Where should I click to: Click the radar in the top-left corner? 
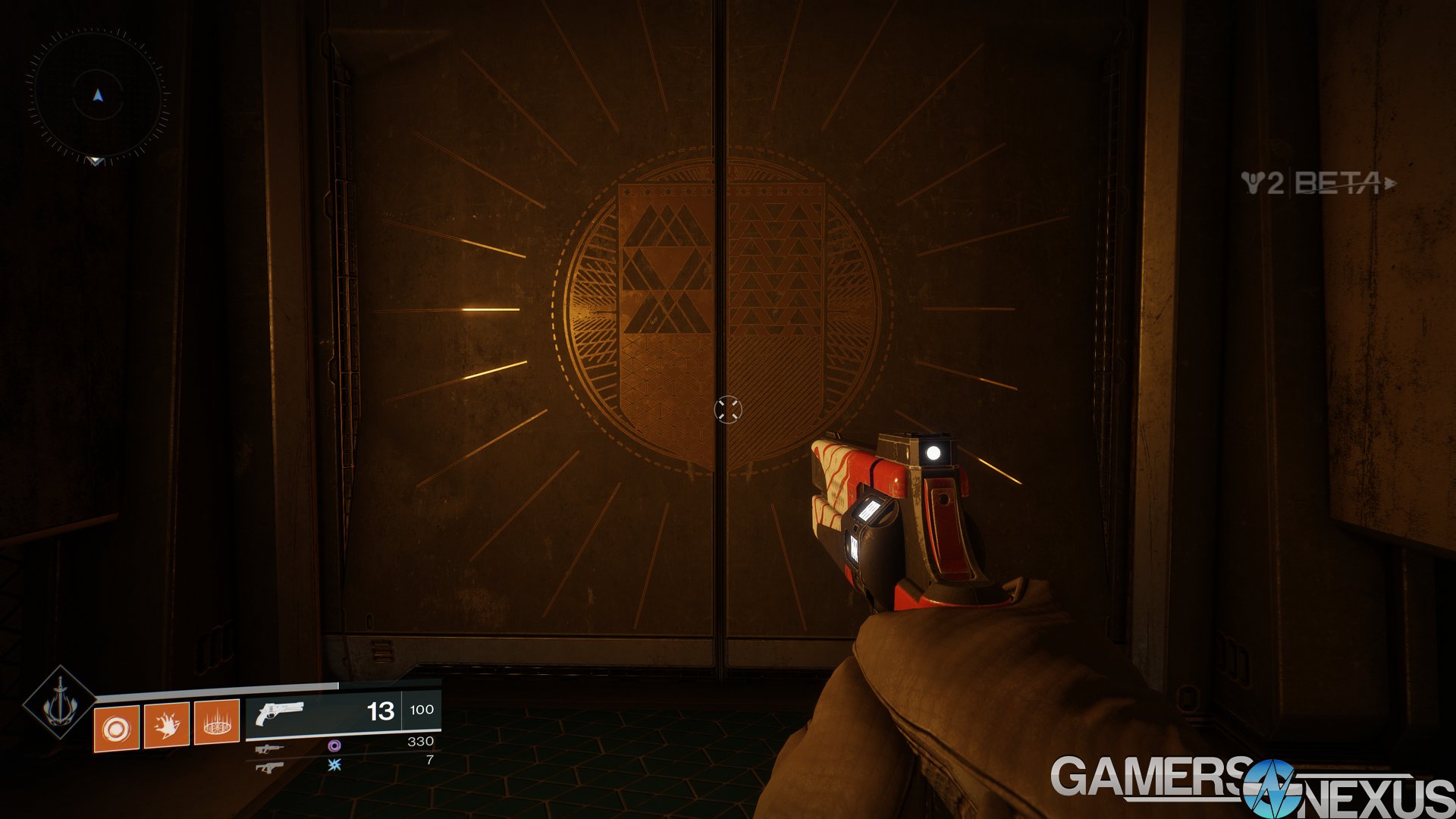[x=97, y=96]
